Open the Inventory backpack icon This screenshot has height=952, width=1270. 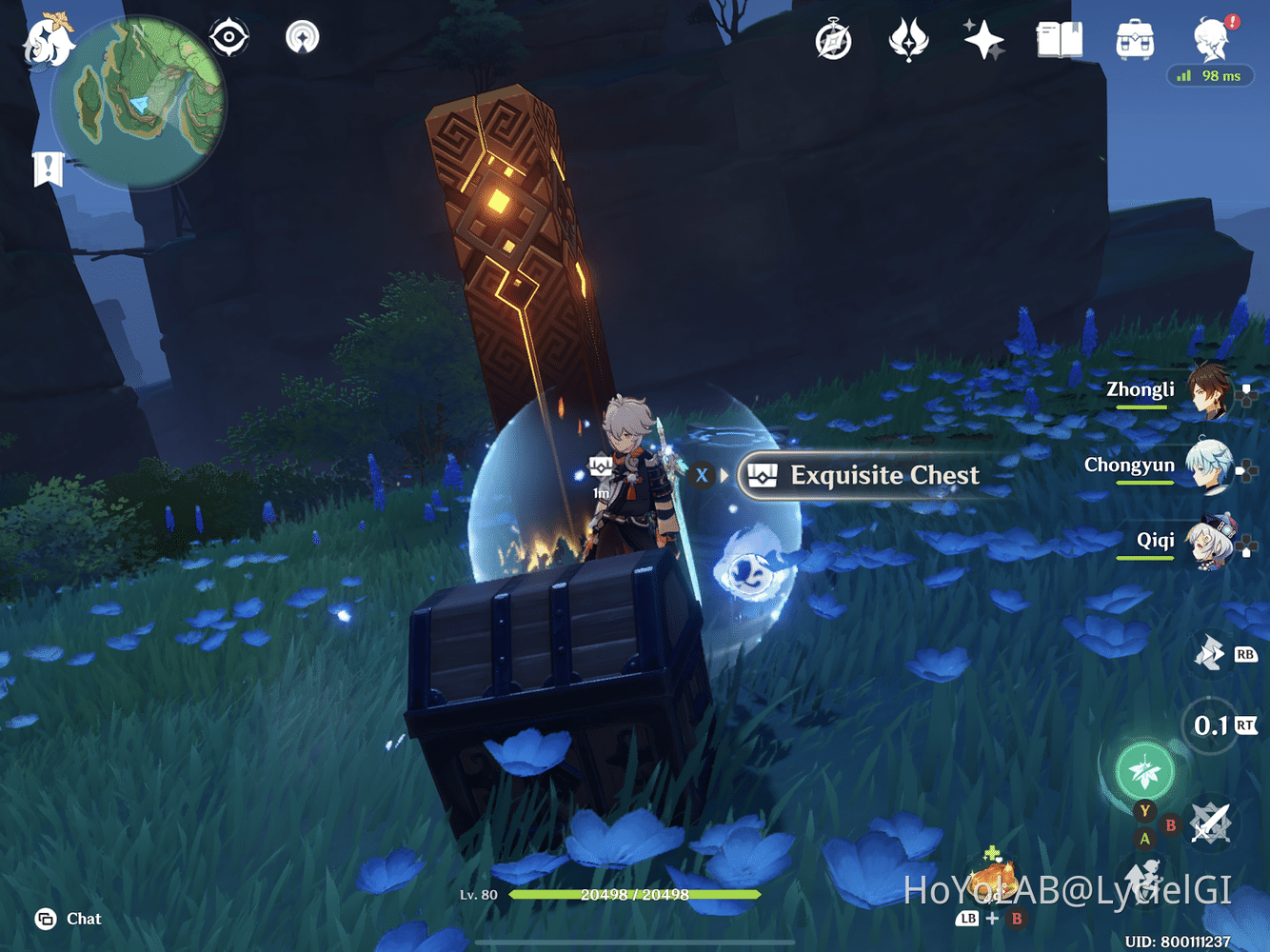[1133, 38]
